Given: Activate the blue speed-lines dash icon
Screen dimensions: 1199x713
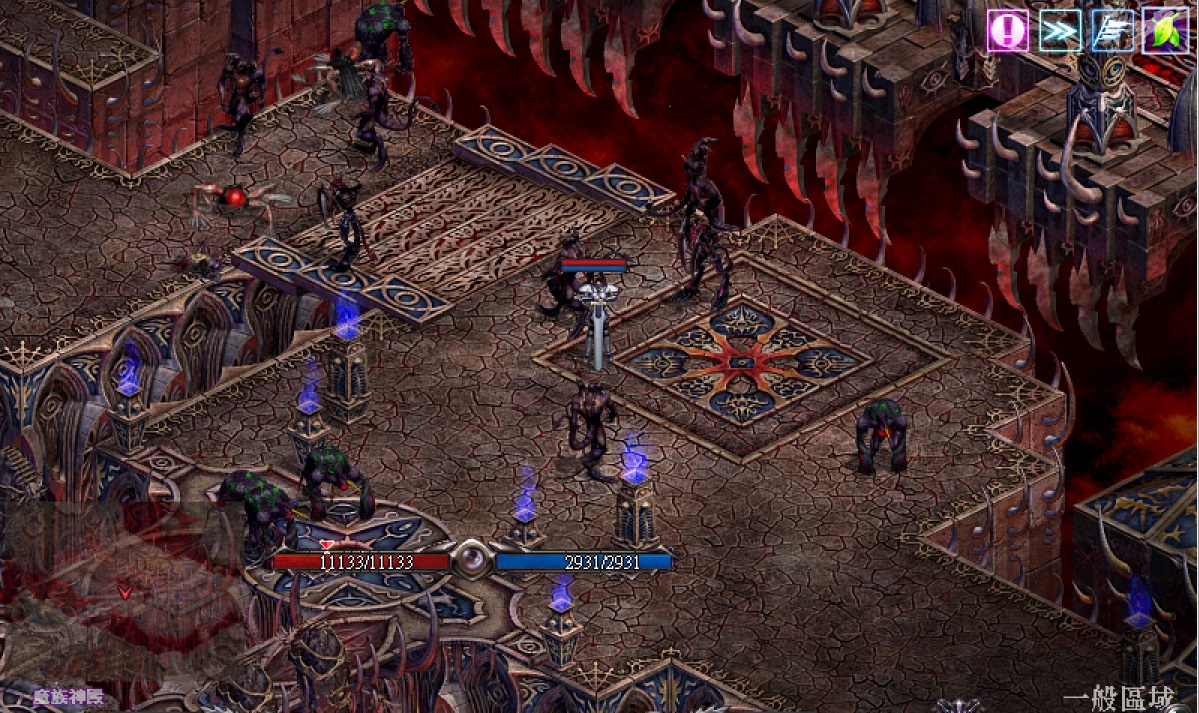Looking at the screenshot, I should click(x=1111, y=31).
